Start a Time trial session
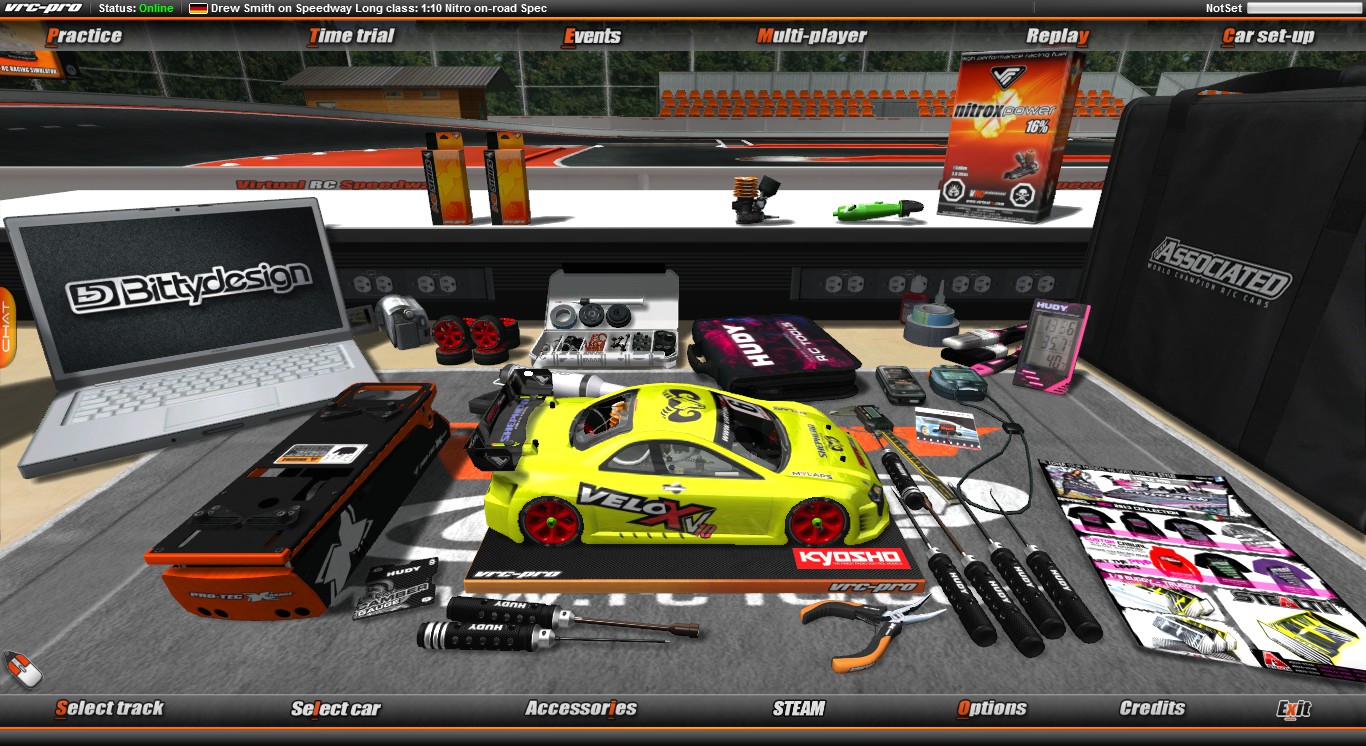1366x746 pixels. pos(351,36)
